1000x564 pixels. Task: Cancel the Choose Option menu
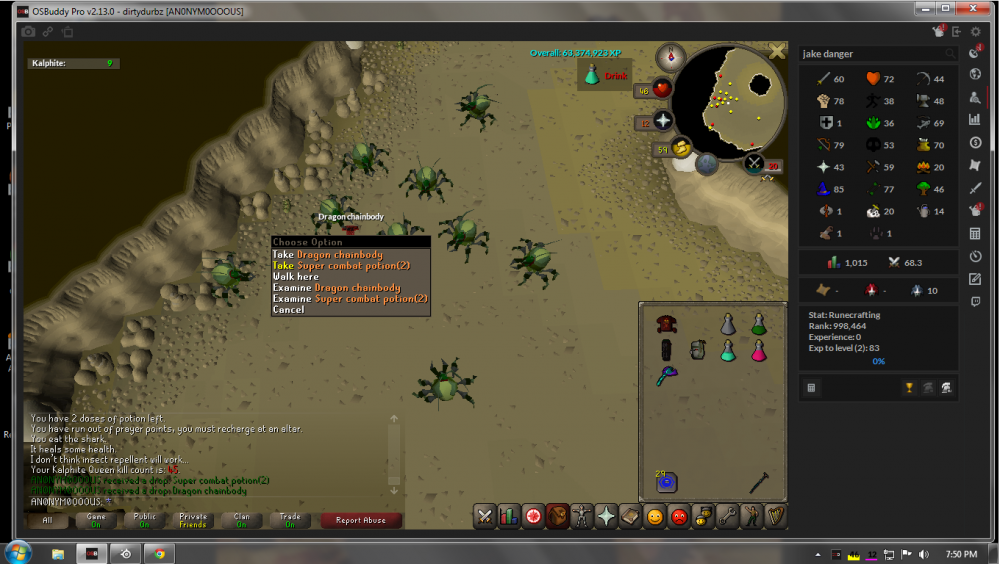[288, 310]
